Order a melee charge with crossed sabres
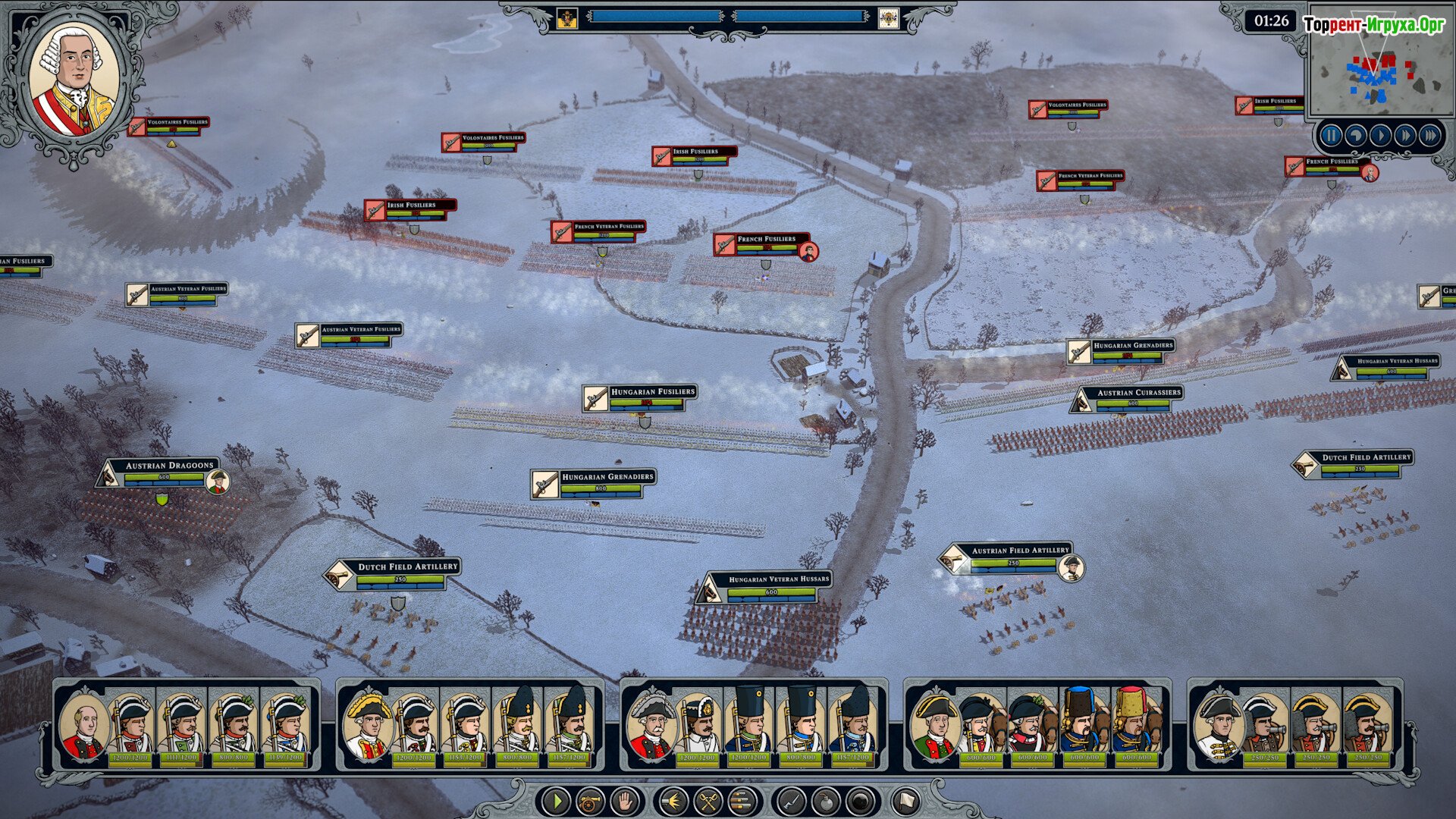This screenshot has width=1456, height=819. click(x=708, y=801)
